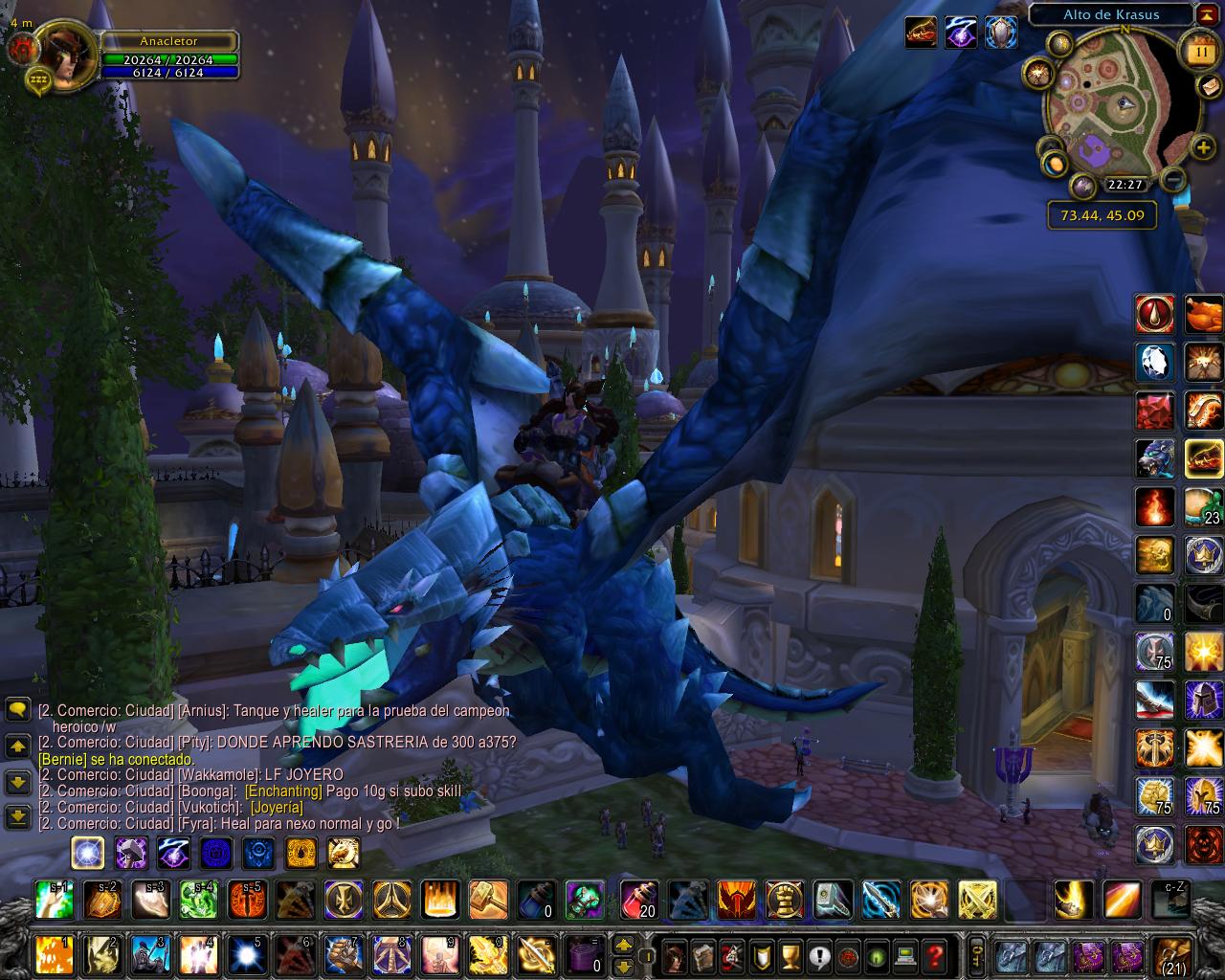The height and width of the screenshot is (980, 1225).
Task: Open the keyring button
Action: tap(976, 953)
